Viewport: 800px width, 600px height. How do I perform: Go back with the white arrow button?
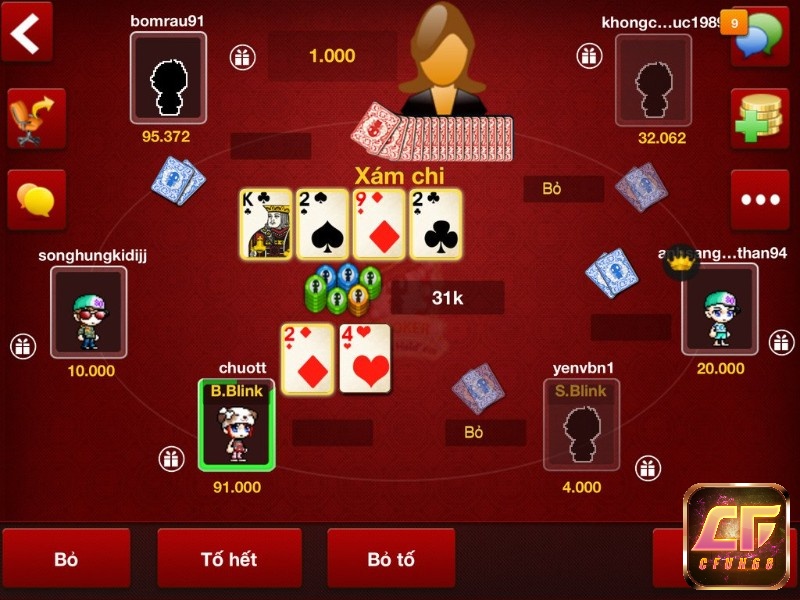(26, 33)
